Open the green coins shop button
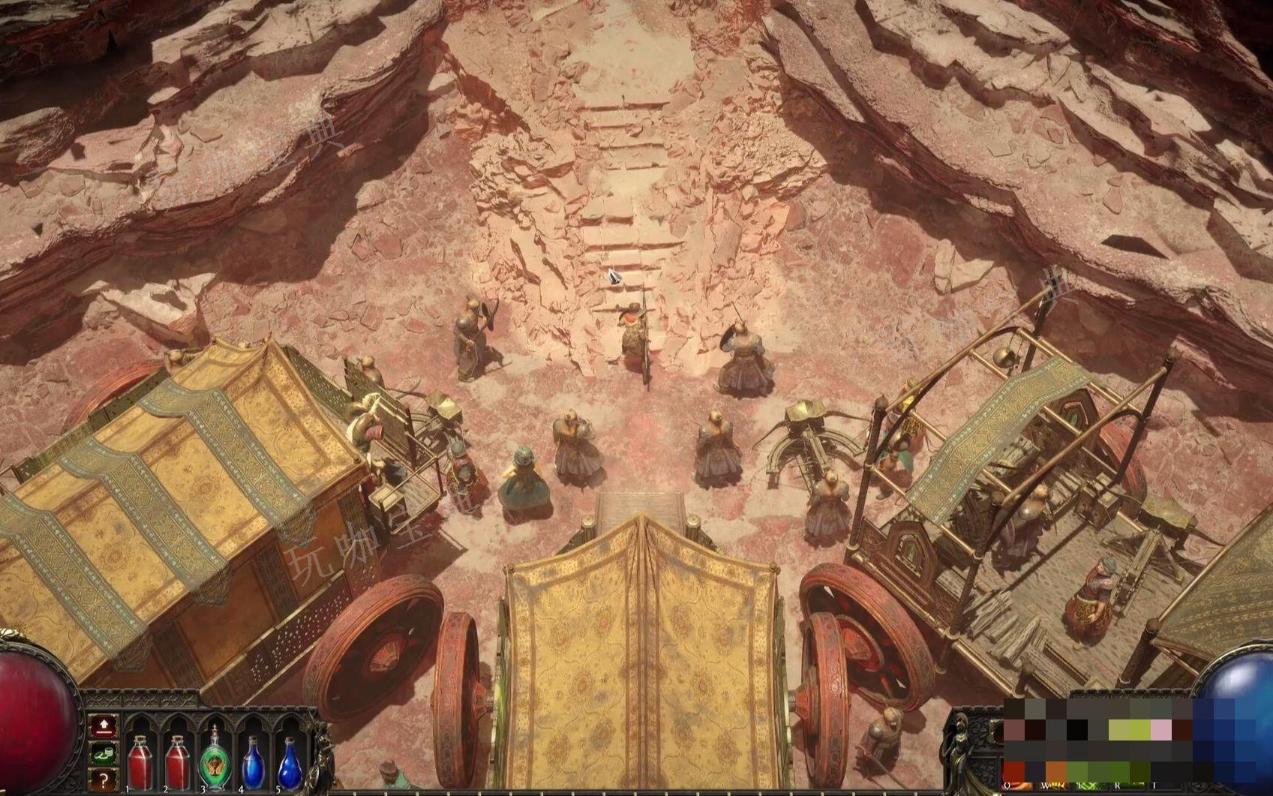 tap(103, 752)
